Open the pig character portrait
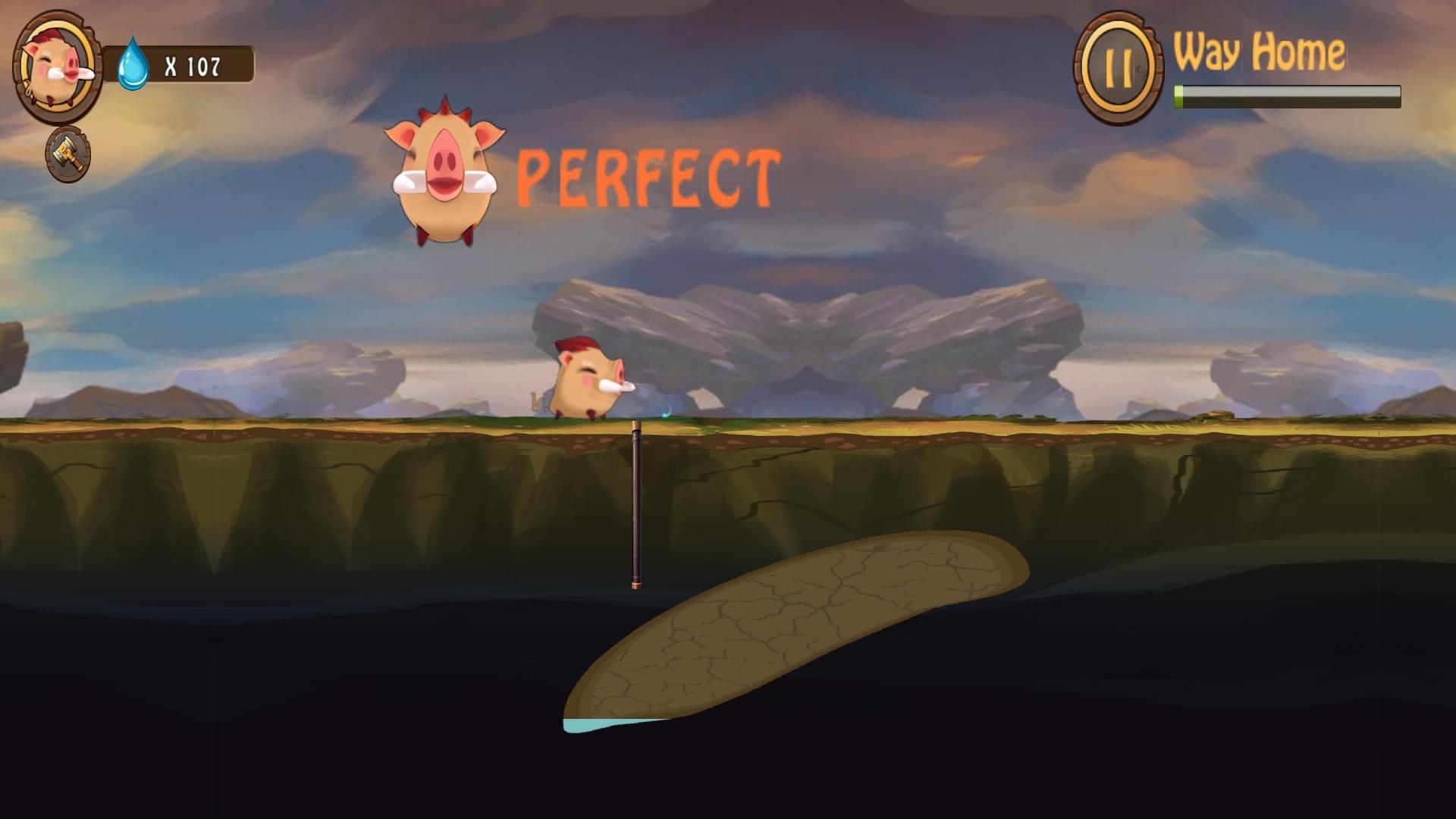 pos(57,67)
